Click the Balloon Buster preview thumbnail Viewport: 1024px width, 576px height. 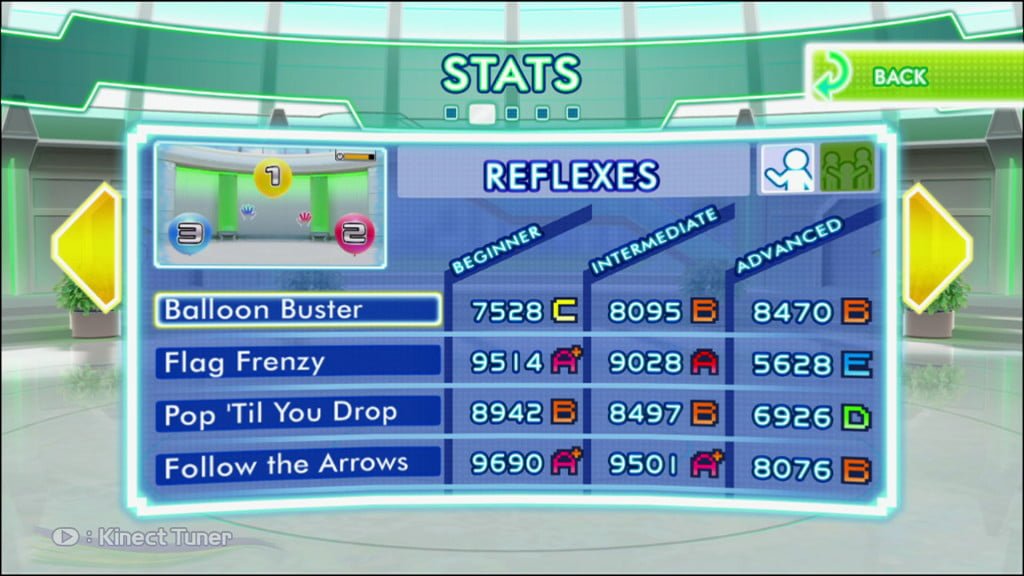point(270,207)
